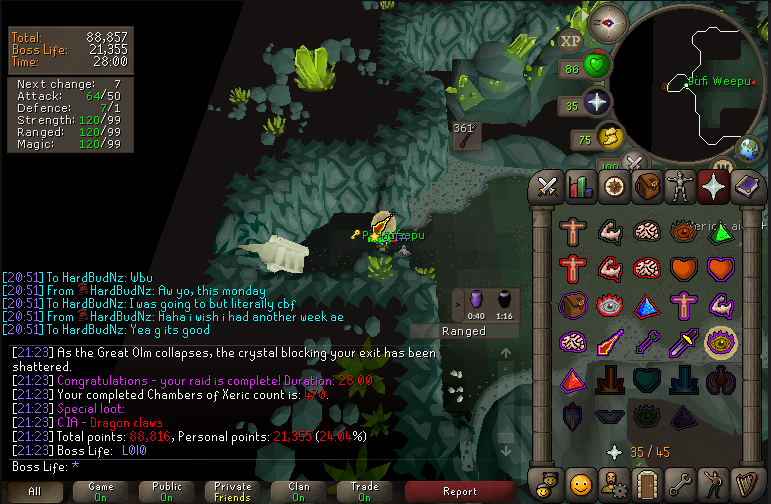Open the Spellbook tab

pyautogui.click(x=746, y=186)
